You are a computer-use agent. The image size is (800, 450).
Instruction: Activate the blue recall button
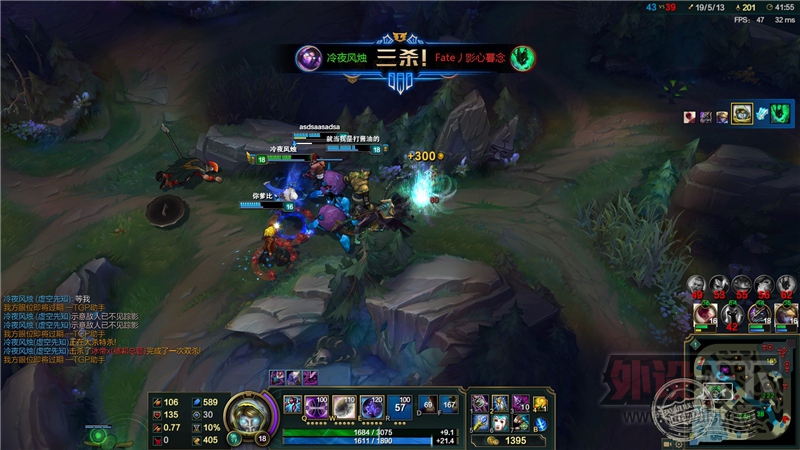tap(541, 423)
